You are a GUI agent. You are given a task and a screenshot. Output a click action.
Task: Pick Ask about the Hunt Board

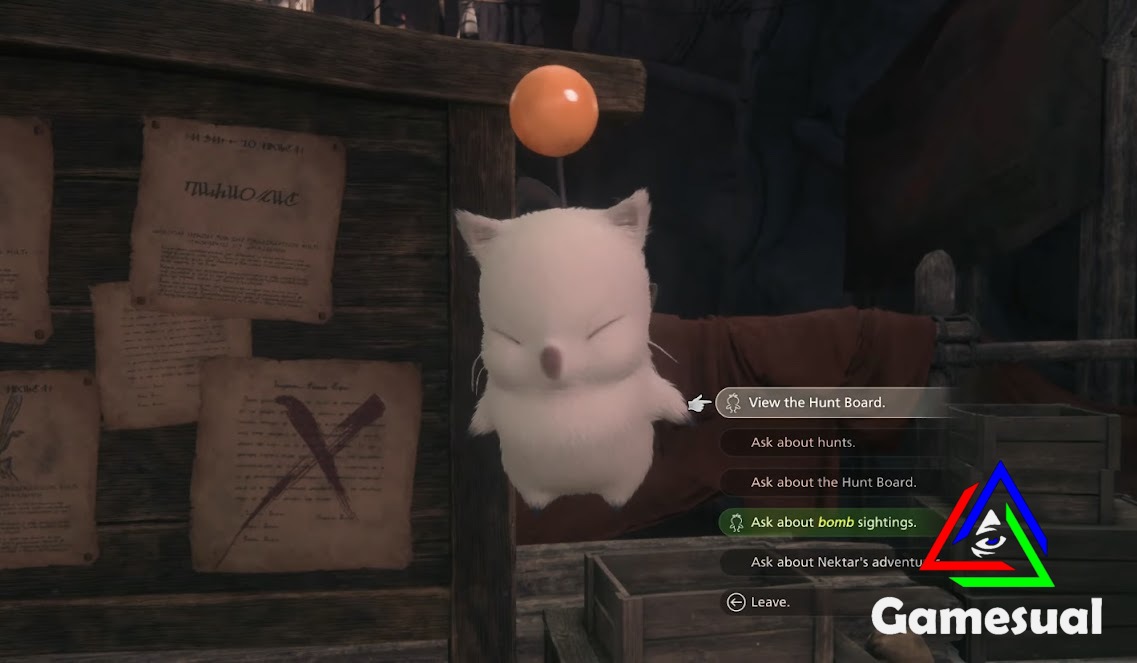[x=832, y=482]
